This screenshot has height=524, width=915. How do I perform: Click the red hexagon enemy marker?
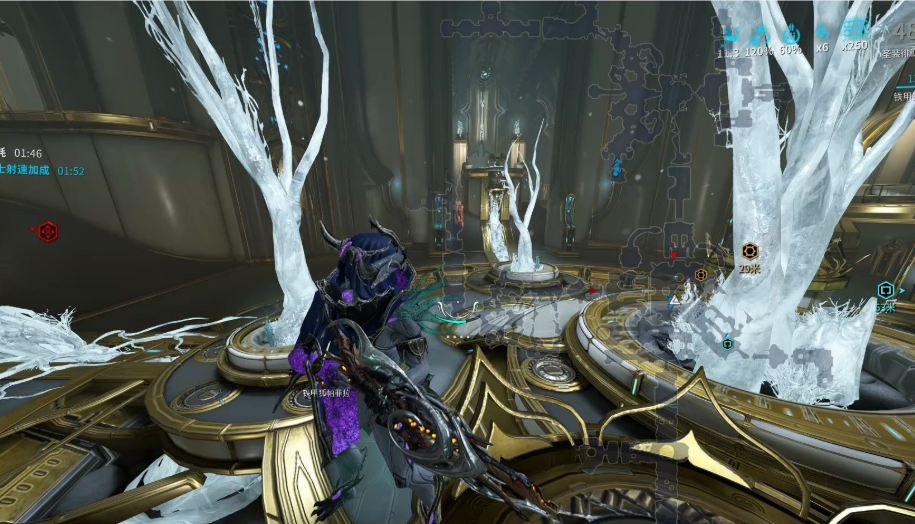[47, 231]
